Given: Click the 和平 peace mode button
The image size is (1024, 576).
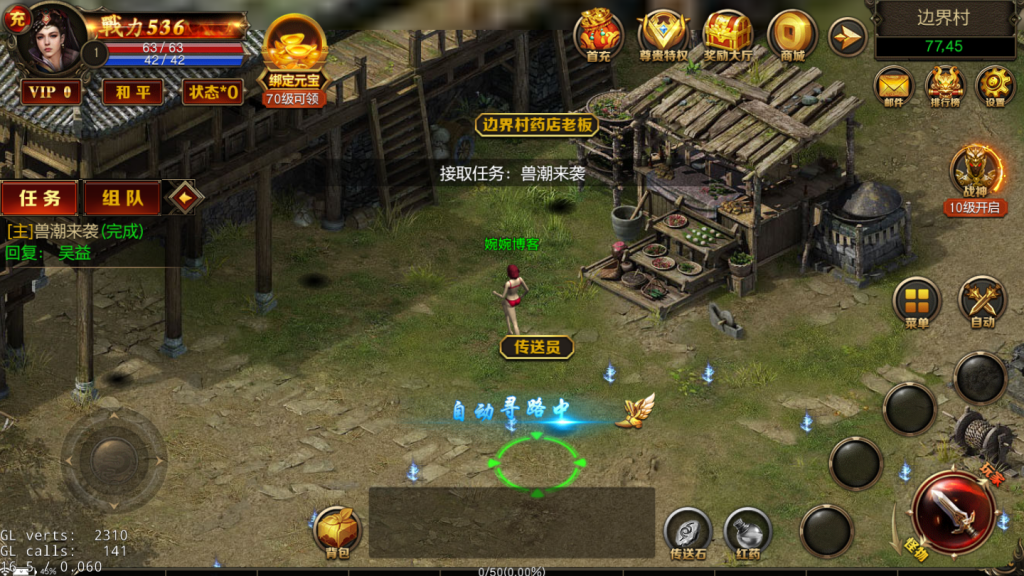Looking at the screenshot, I should 132,92.
